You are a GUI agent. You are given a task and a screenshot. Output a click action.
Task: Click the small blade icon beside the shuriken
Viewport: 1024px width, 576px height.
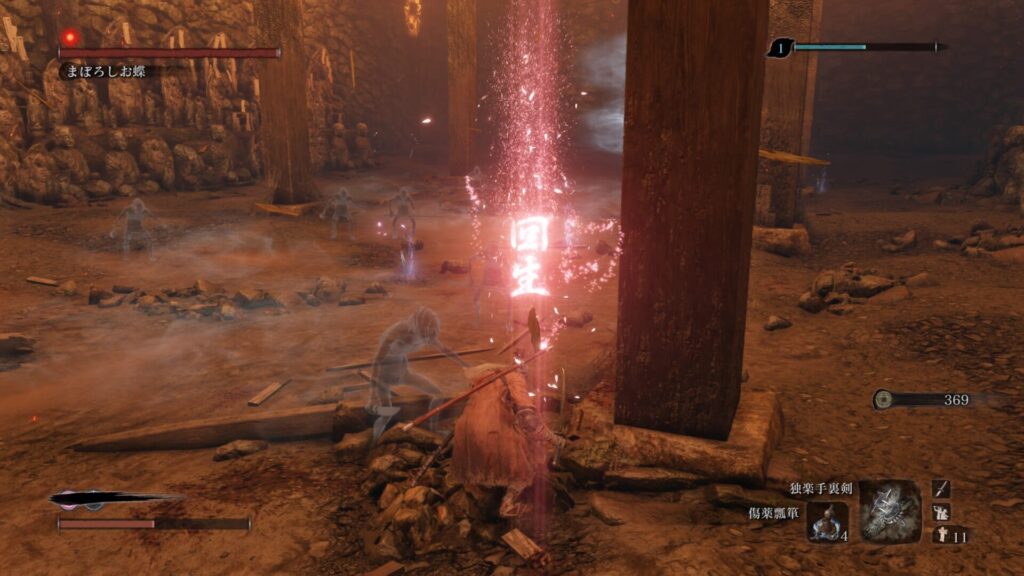[941, 488]
